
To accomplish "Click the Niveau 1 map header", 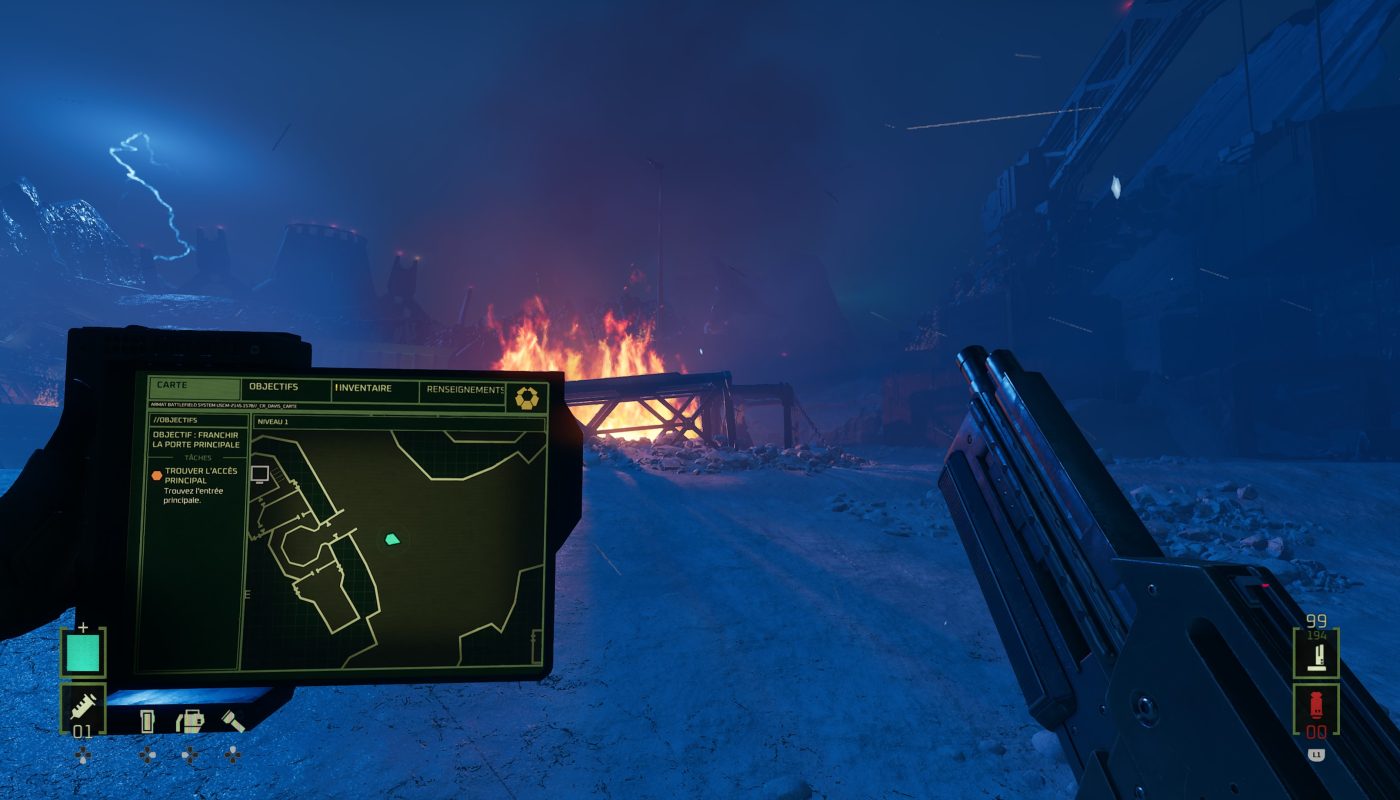I will pyautogui.click(x=272, y=422).
